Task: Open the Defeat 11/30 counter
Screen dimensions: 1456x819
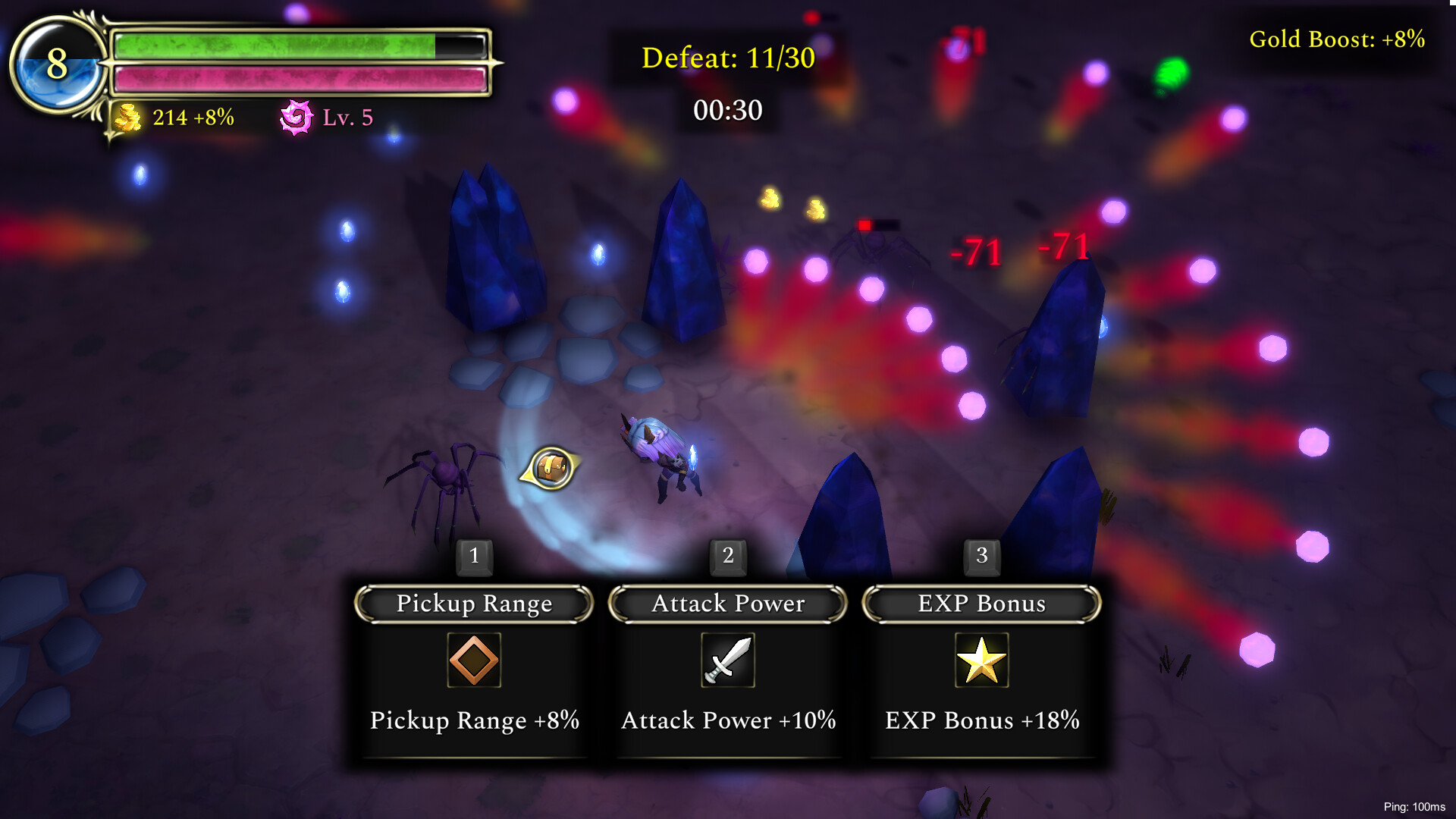Action: pos(726,57)
